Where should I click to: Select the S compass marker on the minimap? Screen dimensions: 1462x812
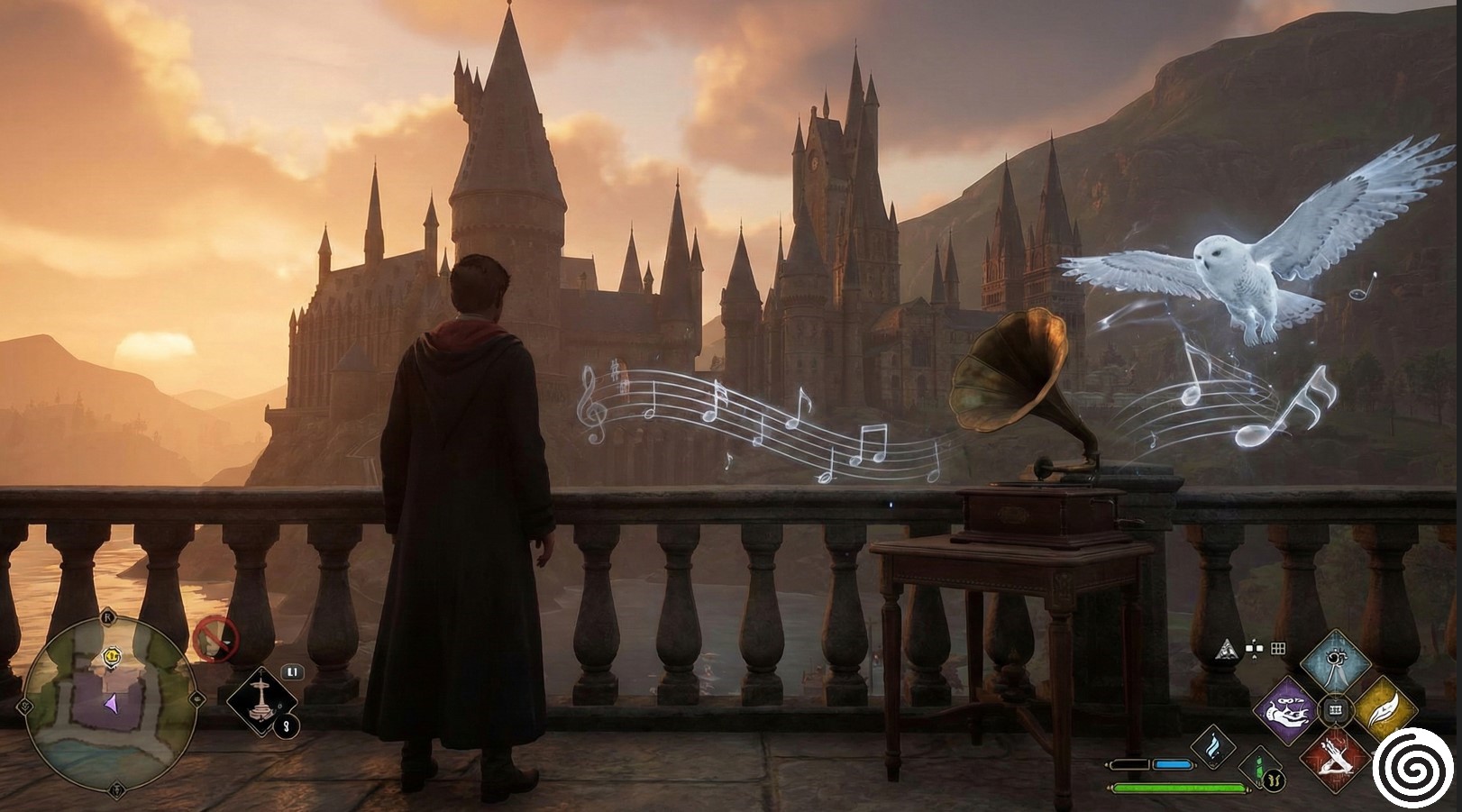pos(116,790)
